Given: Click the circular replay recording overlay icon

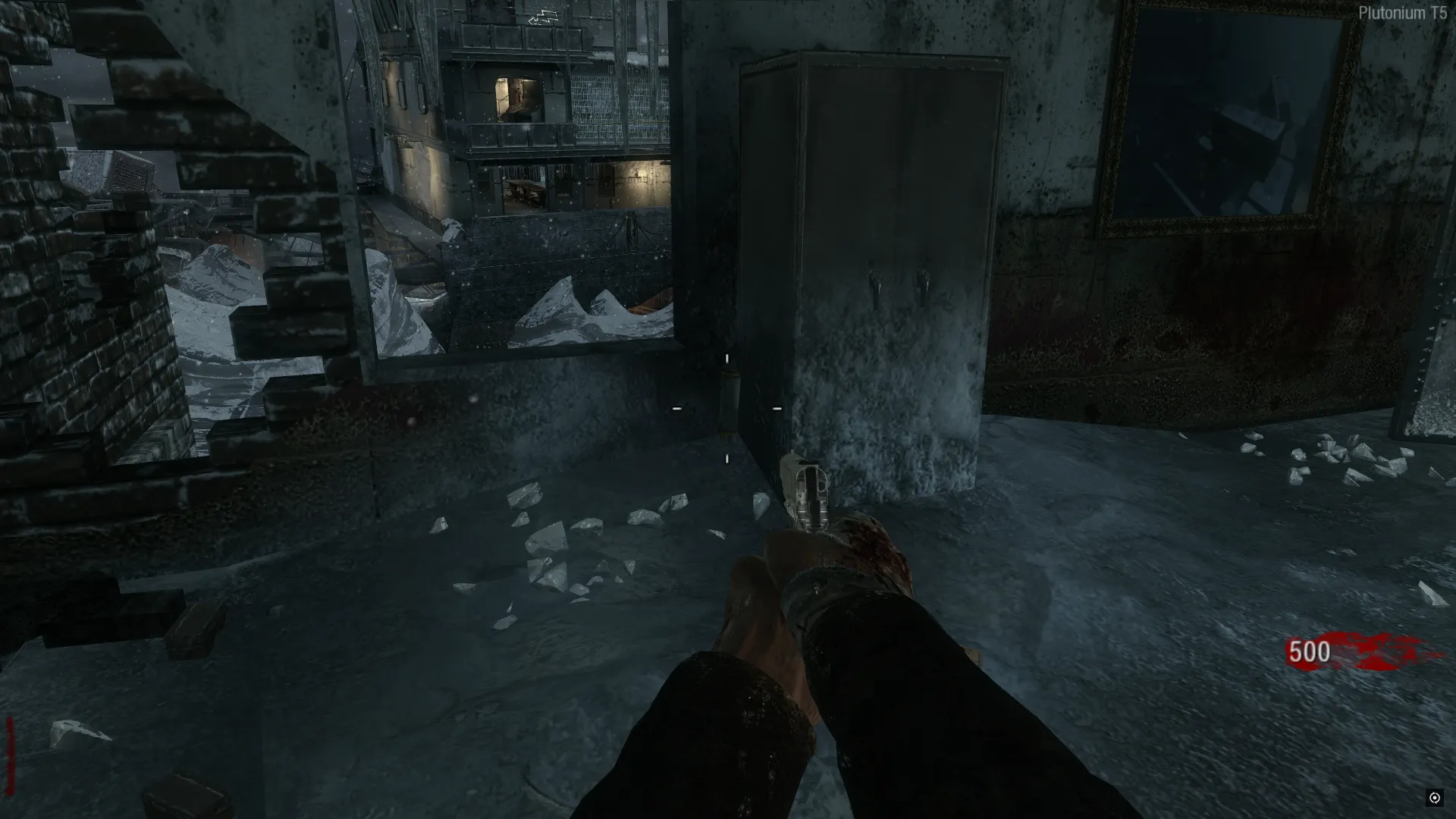Looking at the screenshot, I should (1434, 797).
